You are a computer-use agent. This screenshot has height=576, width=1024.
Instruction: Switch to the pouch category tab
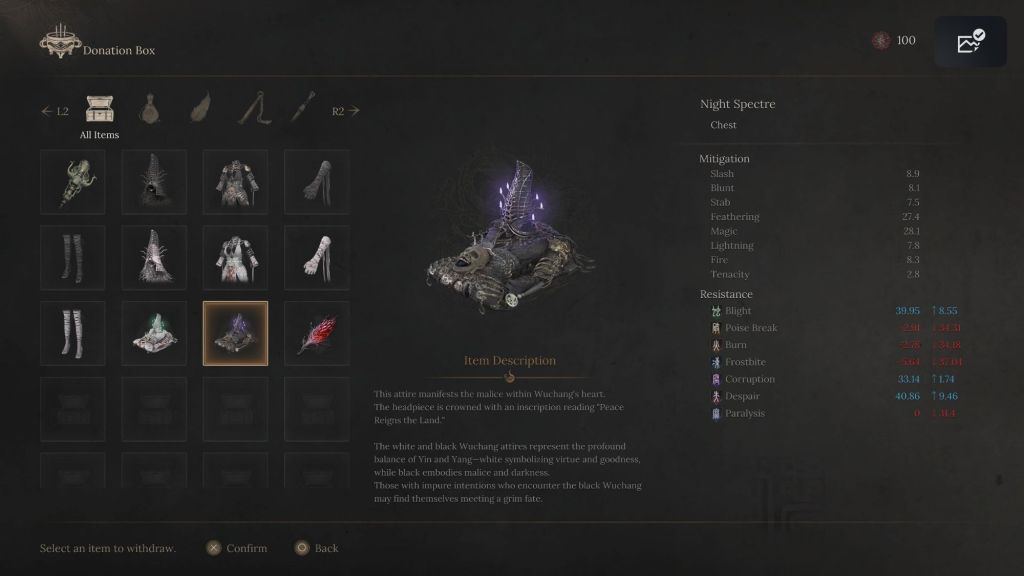coord(152,110)
